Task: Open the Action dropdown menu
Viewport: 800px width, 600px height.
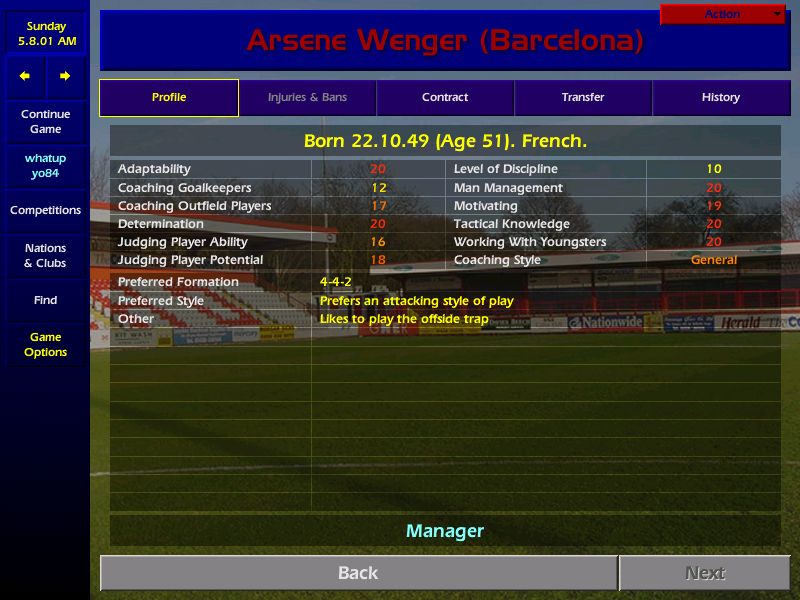Action: tap(723, 14)
